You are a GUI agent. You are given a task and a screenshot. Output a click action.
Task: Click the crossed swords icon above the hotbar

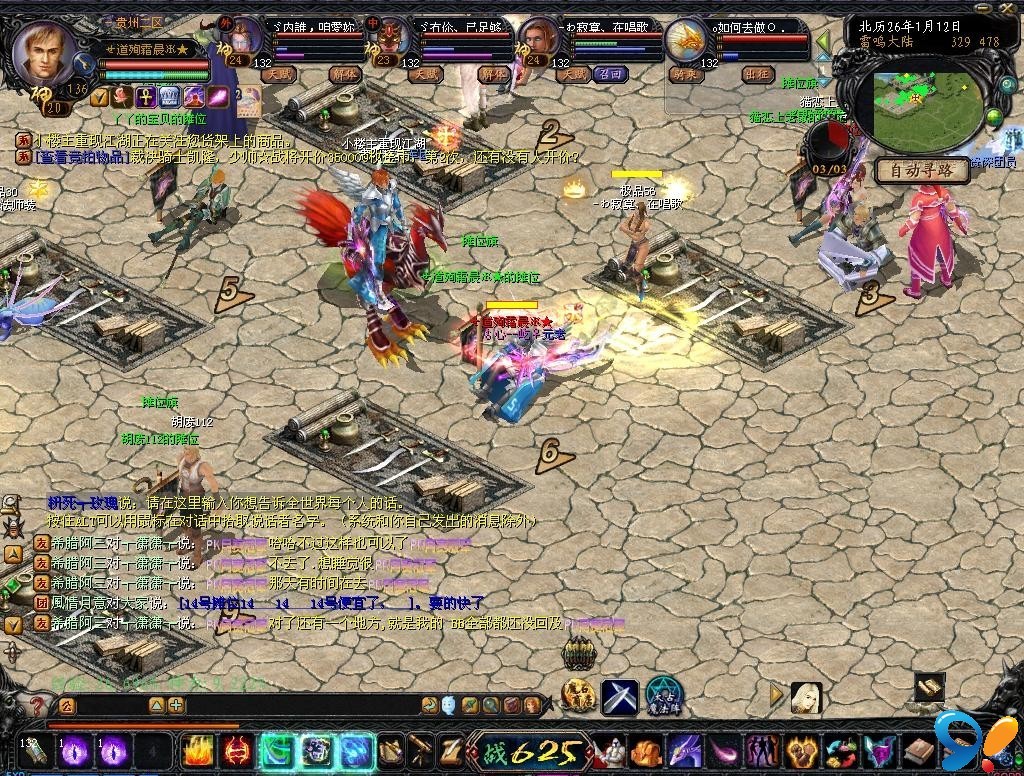click(619, 696)
